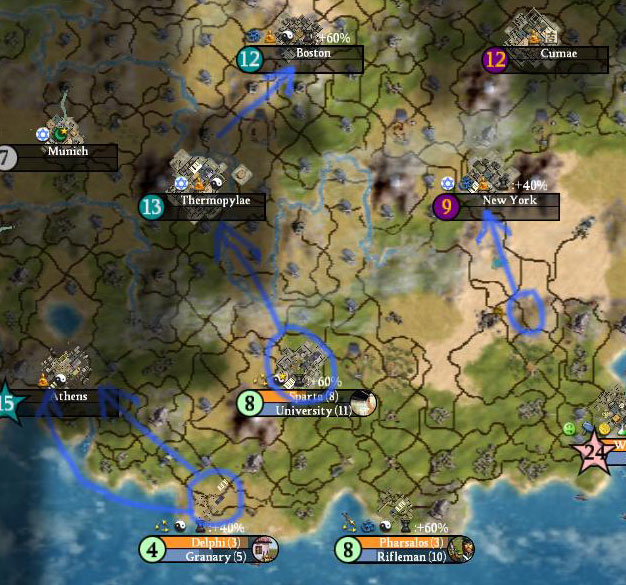
Task: Click the Granary production bar
Action: tap(208, 556)
